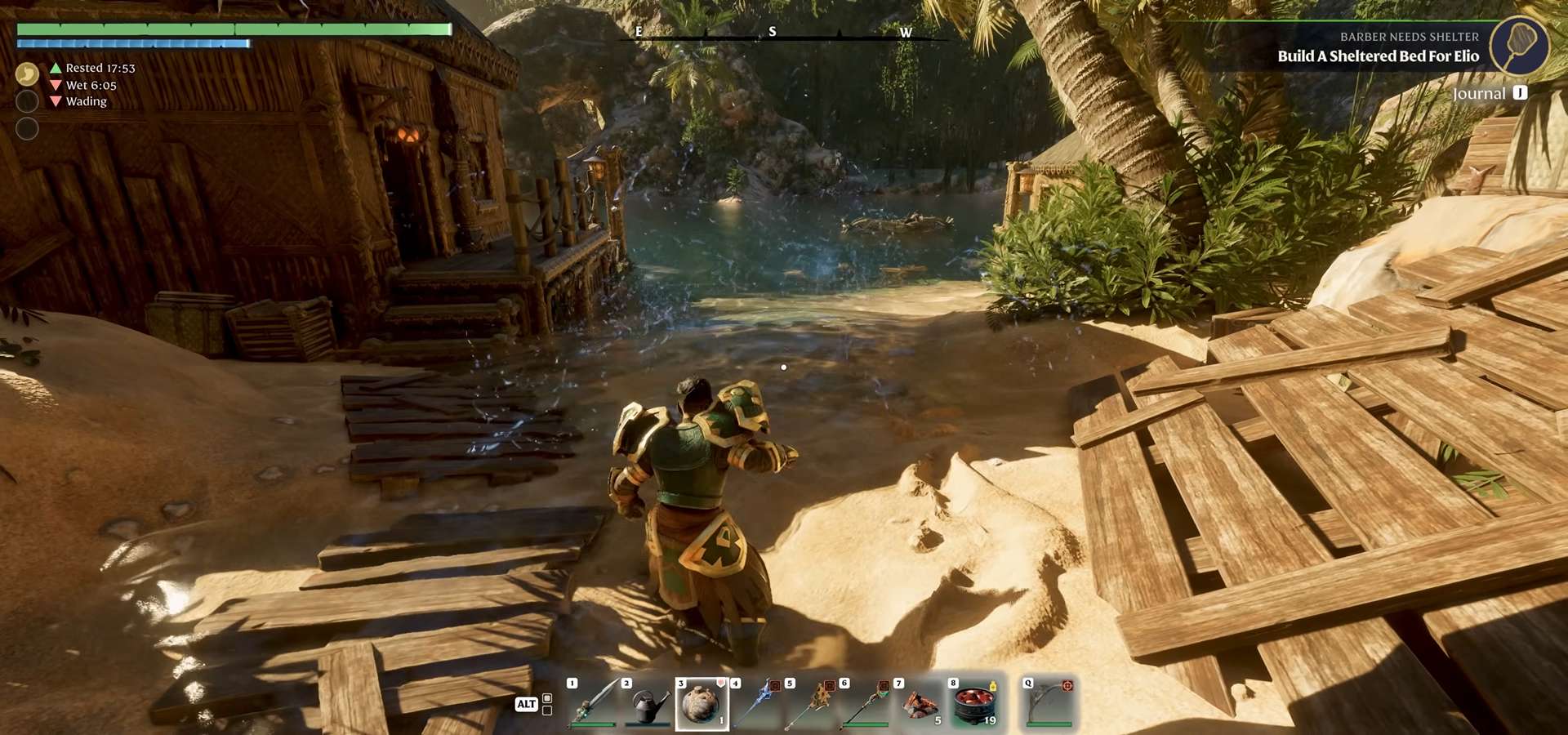
Task: Inspect the Wading status effect
Action: (x=86, y=101)
